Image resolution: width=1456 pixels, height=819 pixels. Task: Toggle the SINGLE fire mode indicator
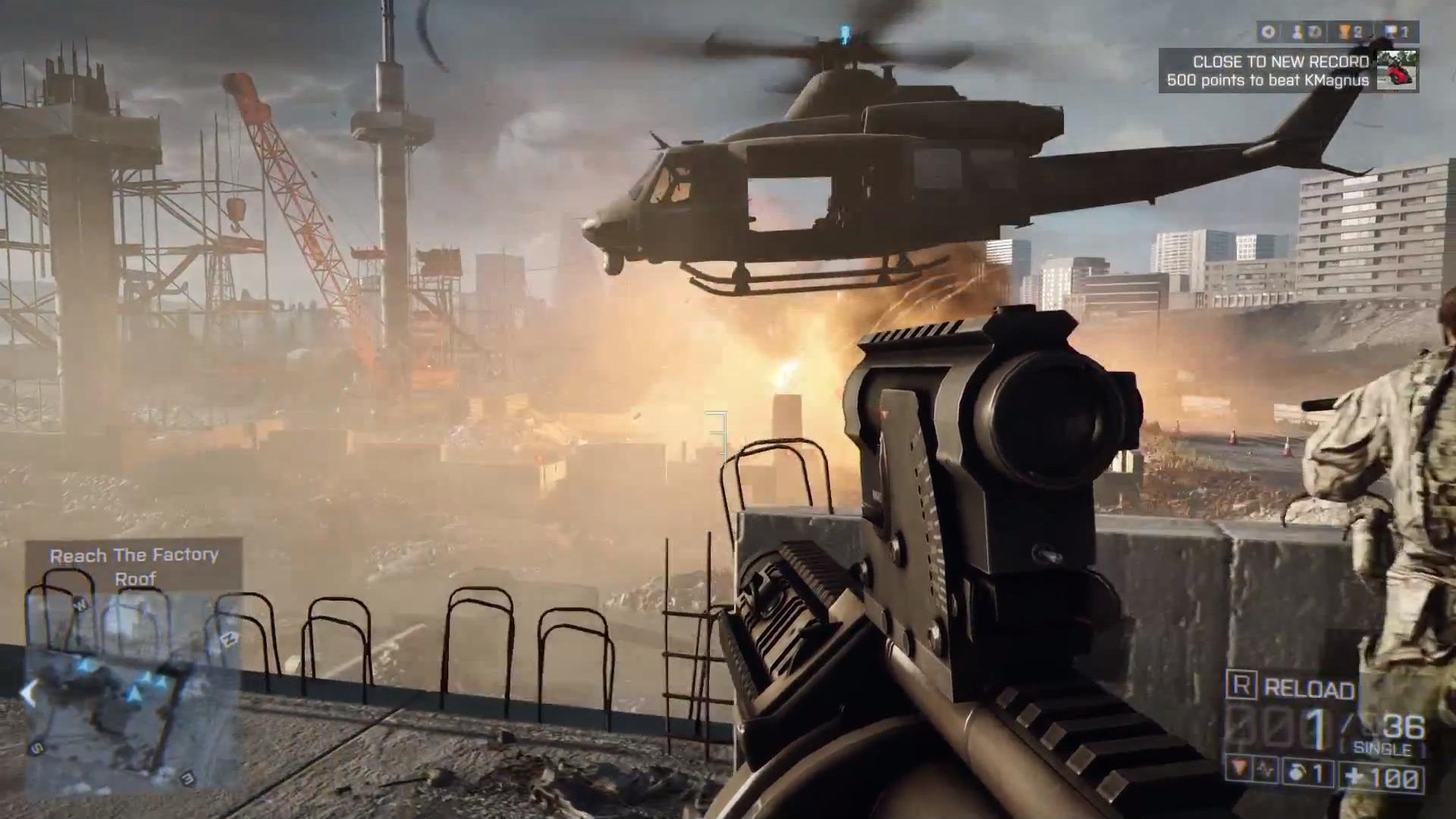tap(1382, 746)
